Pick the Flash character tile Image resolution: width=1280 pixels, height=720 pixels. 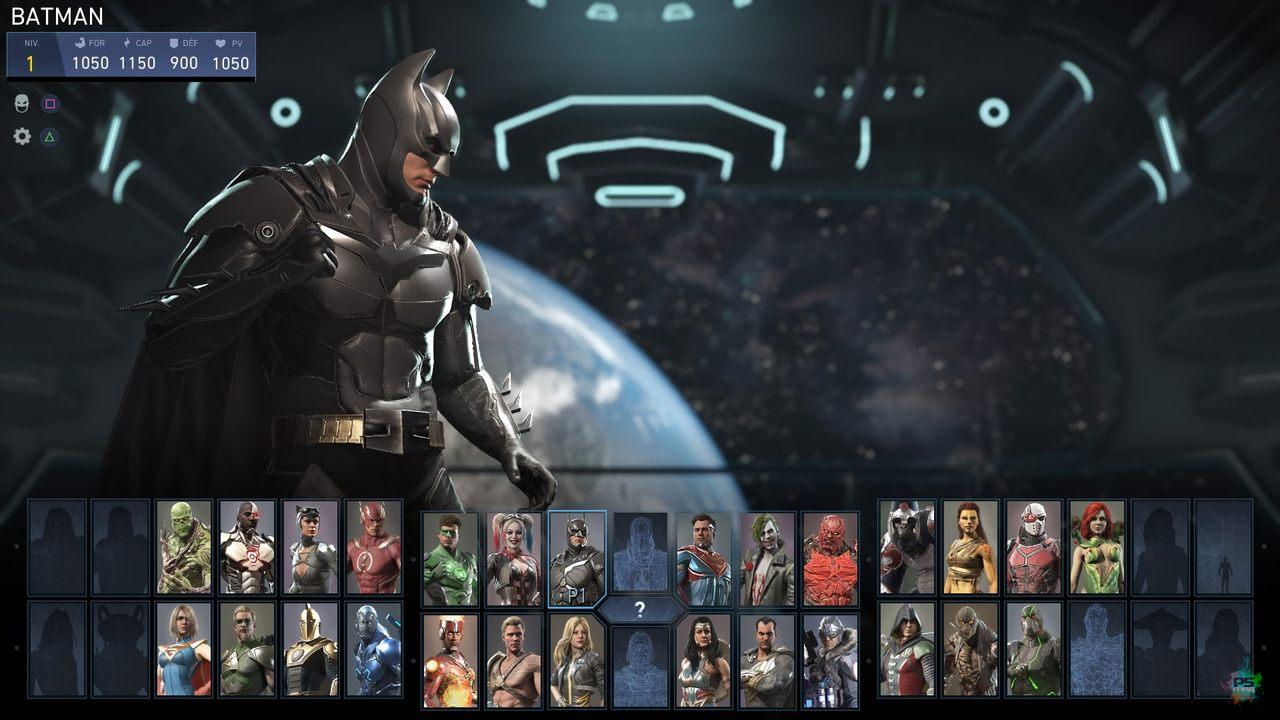click(374, 547)
